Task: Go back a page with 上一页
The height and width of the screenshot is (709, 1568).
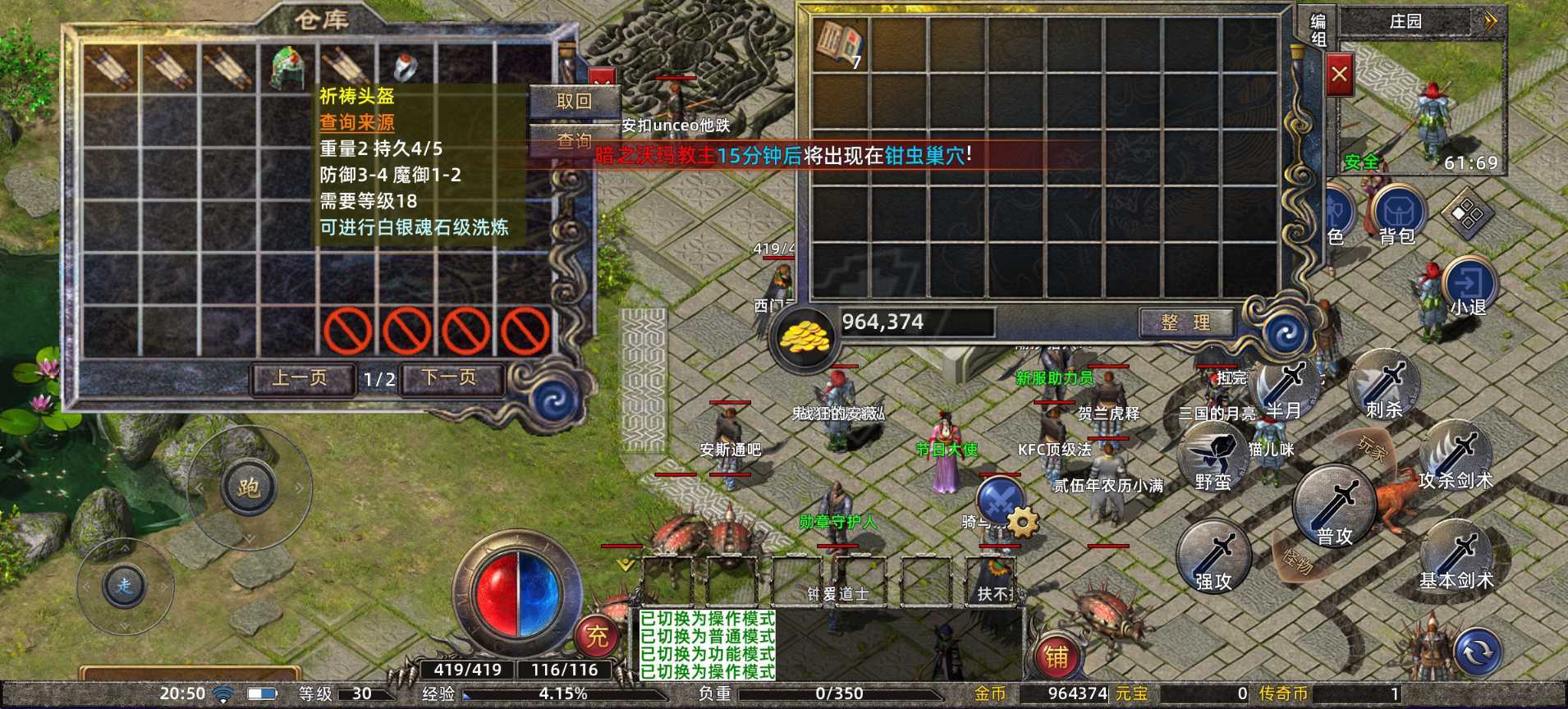Action: coord(301,377)
